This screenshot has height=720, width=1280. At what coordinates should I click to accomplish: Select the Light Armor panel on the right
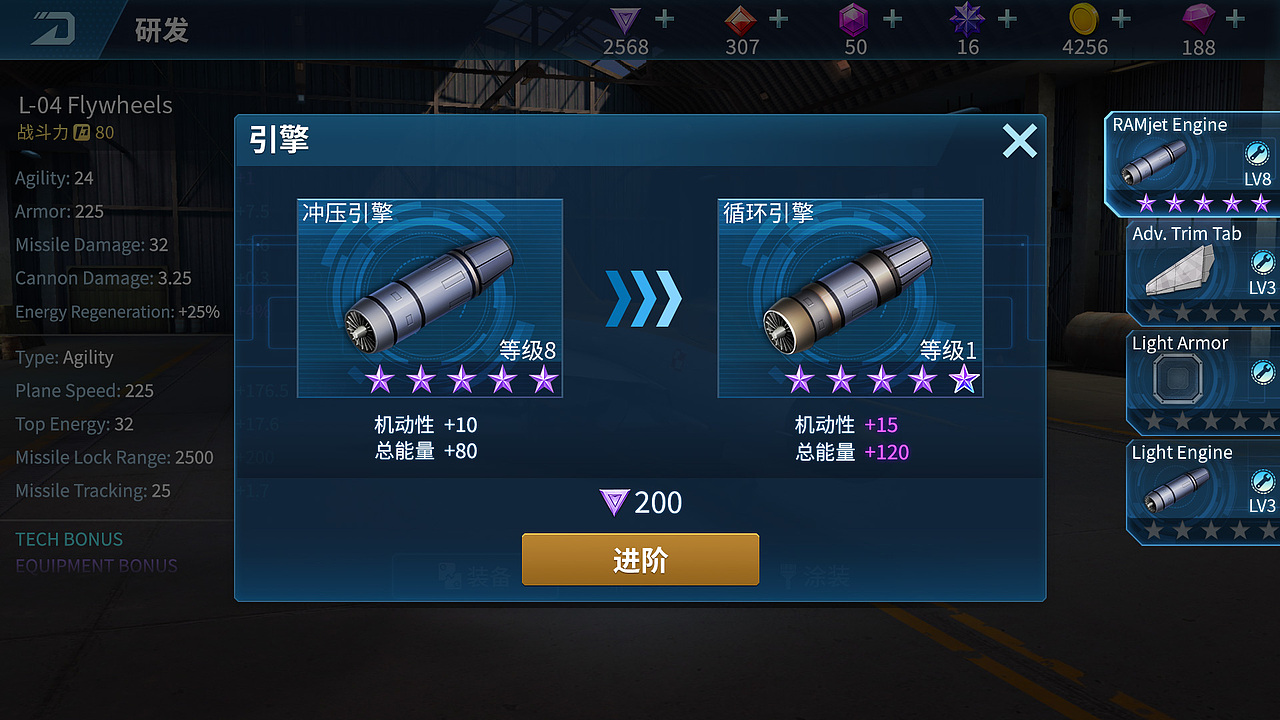[1200, 380]
